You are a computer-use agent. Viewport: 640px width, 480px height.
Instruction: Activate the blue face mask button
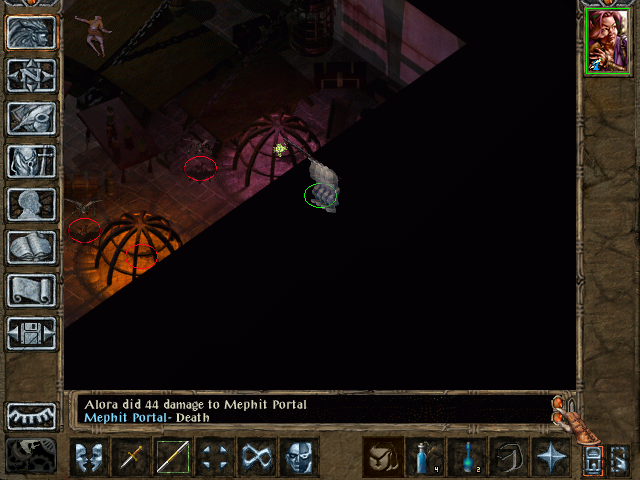[298, 458]
